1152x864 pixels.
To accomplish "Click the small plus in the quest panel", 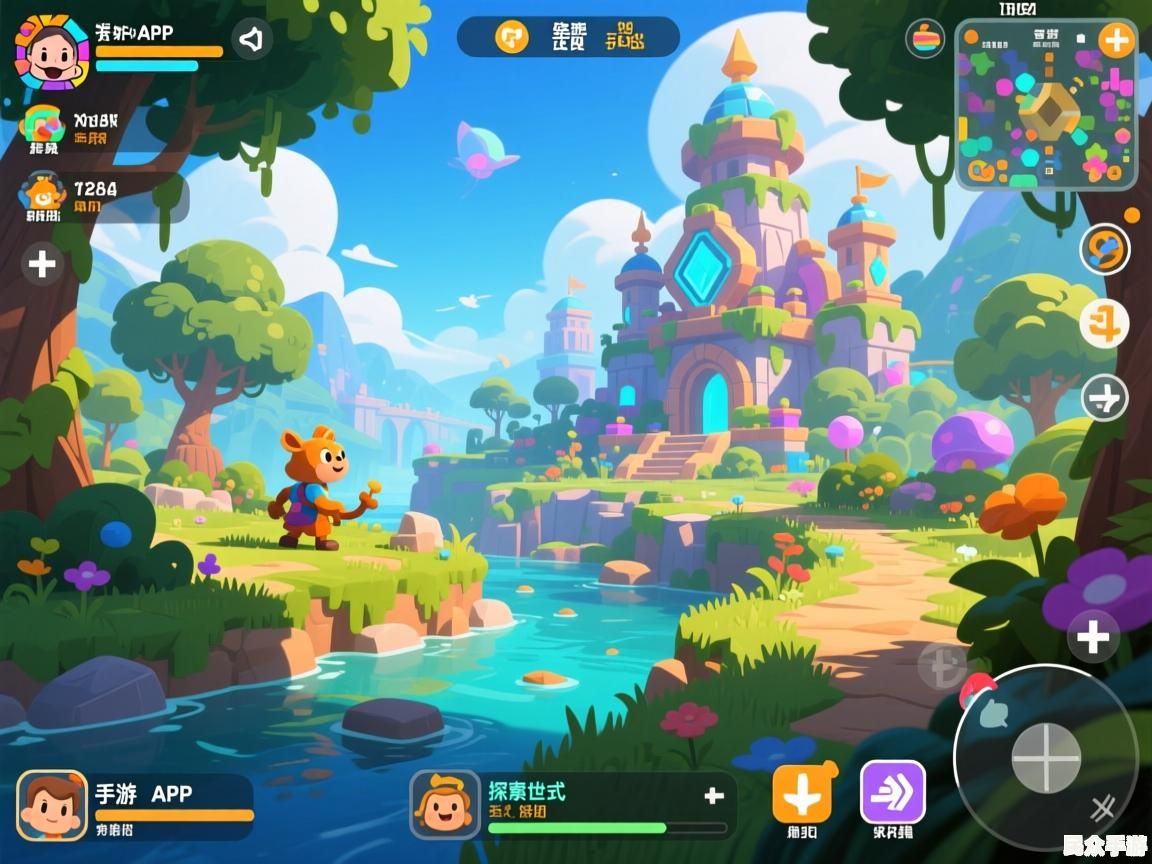I will (714, 796).
